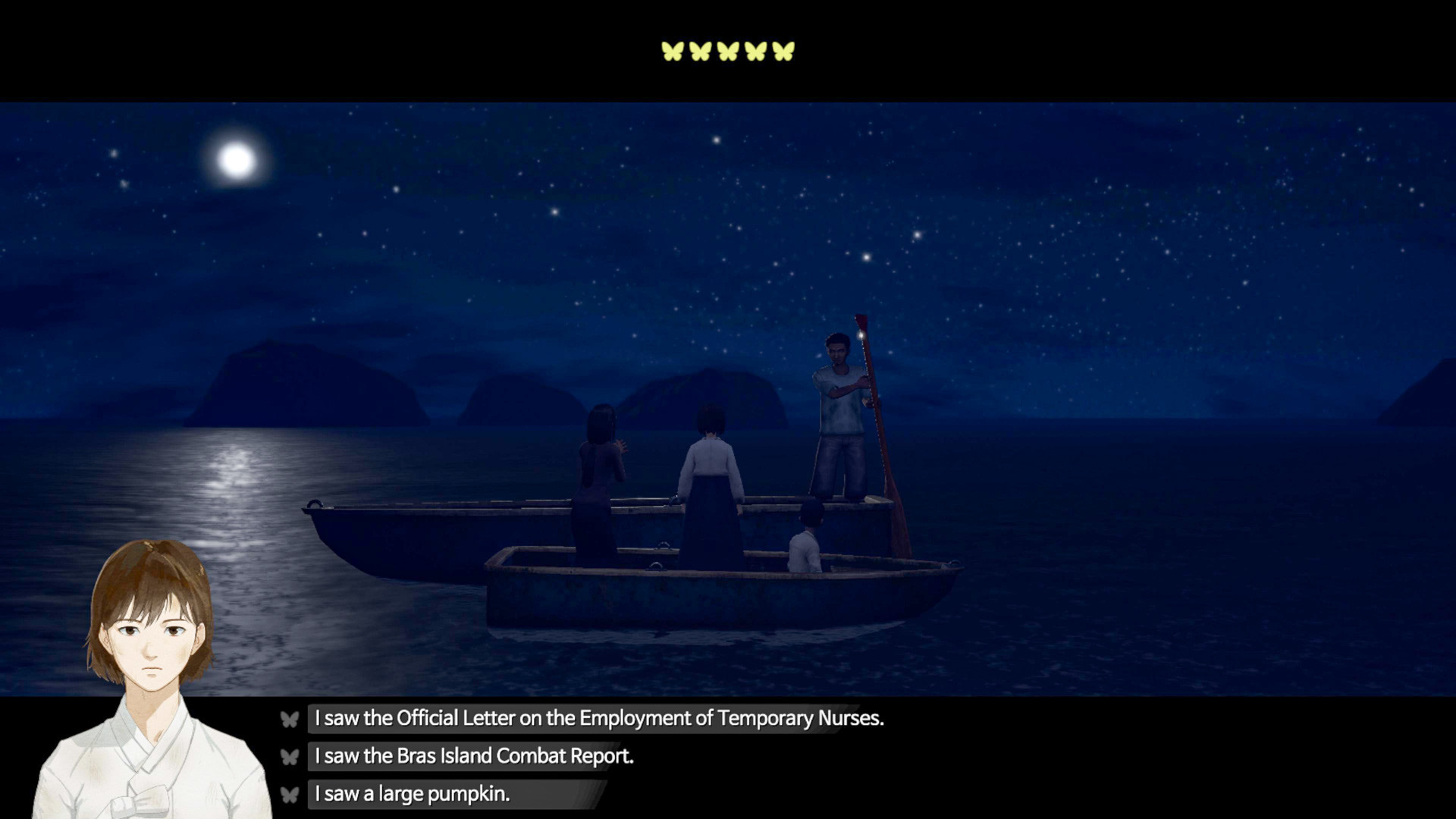Select the second butterfly in the top row
Screen dimensions: 1456x819
699,51
